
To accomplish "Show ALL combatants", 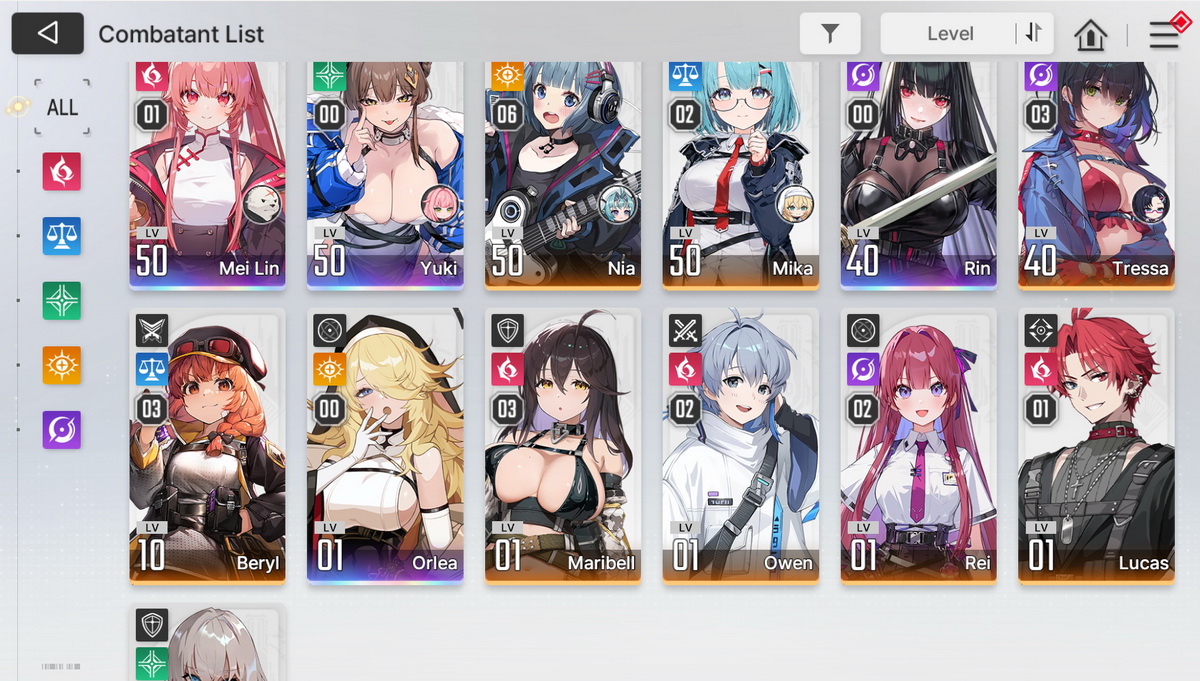I will [x=62, y=107].
